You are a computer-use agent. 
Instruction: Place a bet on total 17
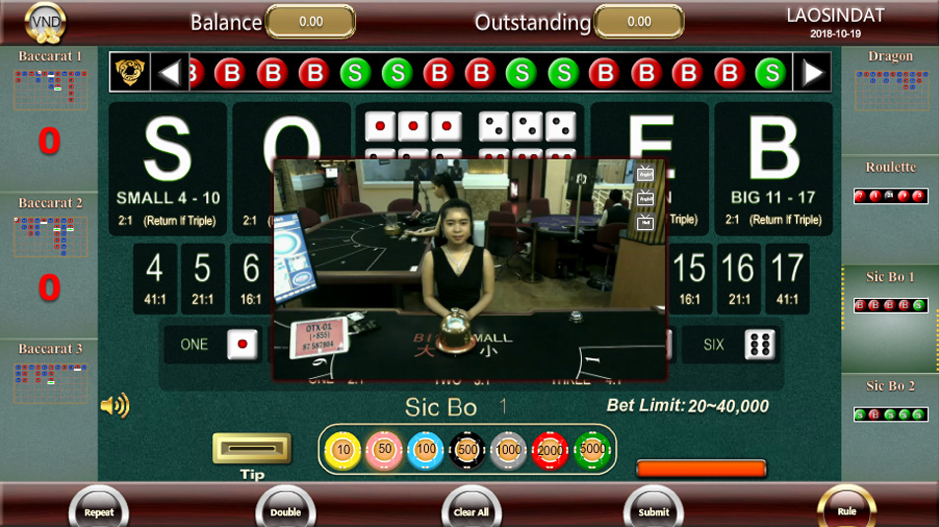[x=787, y=277]
